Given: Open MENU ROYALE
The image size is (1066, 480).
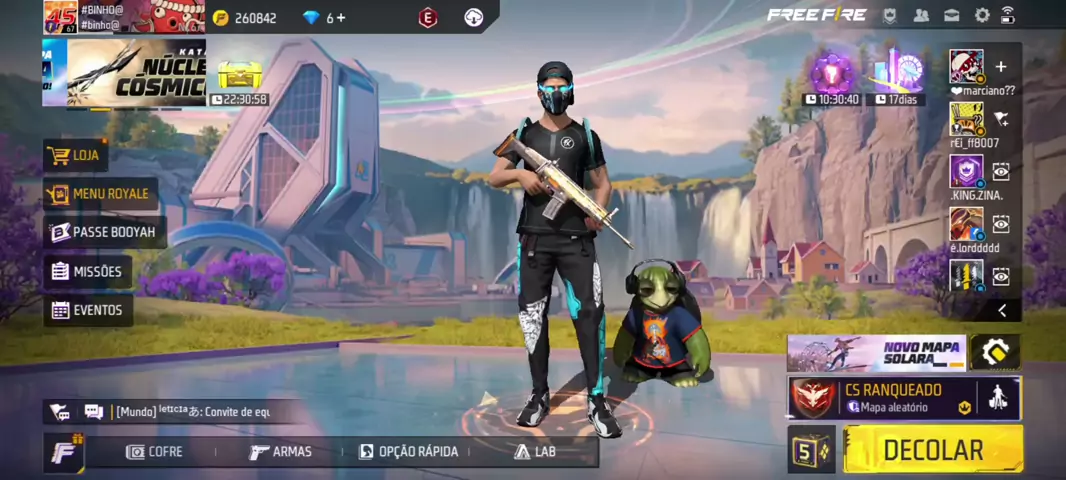Looking at the screenshot, I should click(100, 193).
